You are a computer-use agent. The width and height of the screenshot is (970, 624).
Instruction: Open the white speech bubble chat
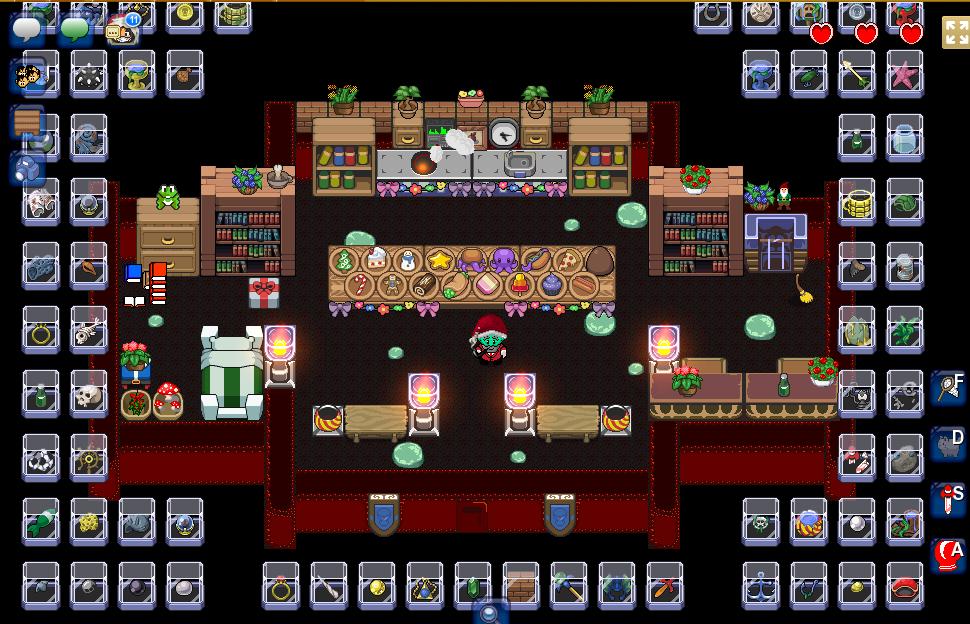[x=27, y=30]
